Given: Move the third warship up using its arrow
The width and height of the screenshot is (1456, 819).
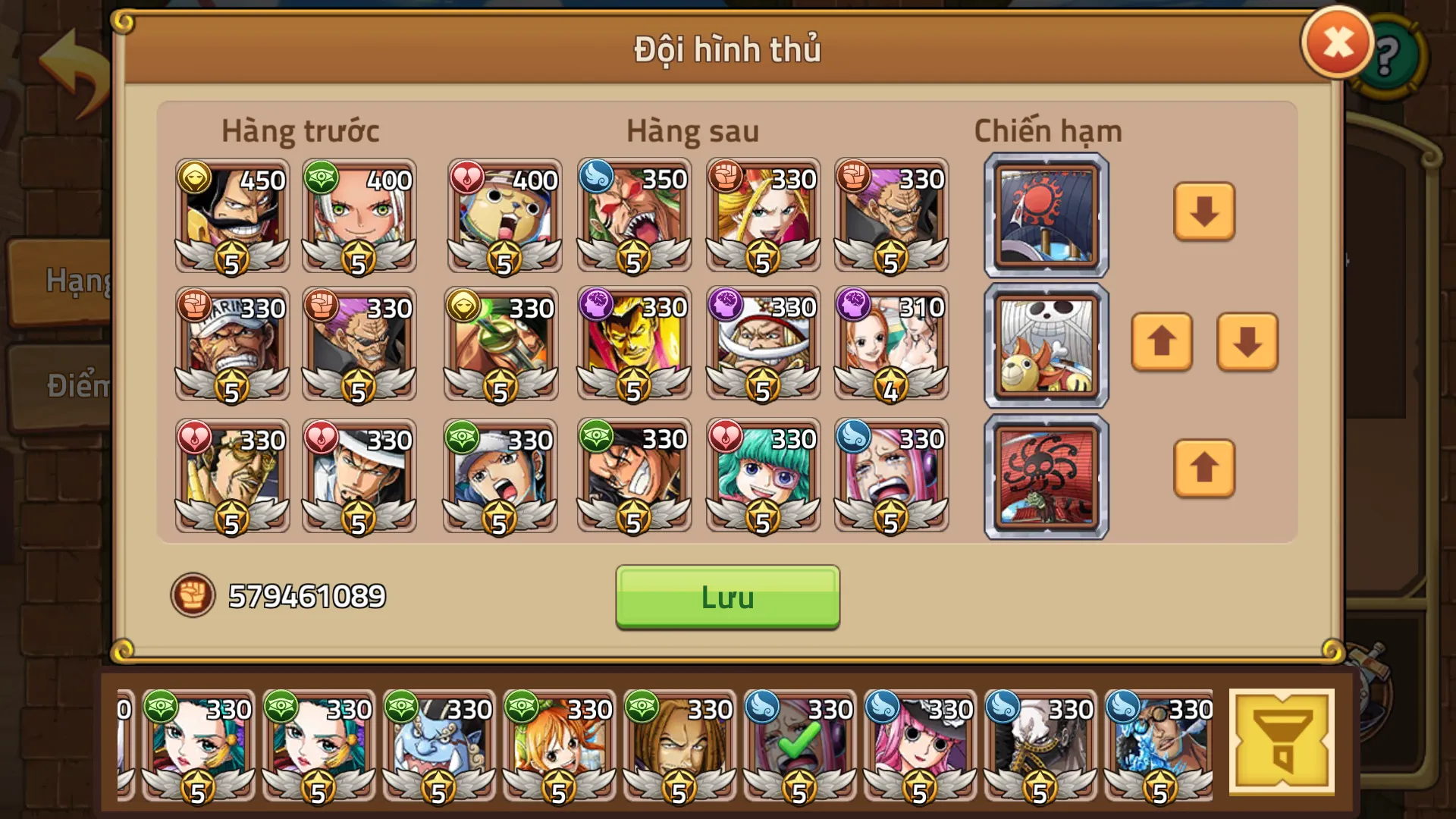Looking at the screenshot, I should 1204,470.
